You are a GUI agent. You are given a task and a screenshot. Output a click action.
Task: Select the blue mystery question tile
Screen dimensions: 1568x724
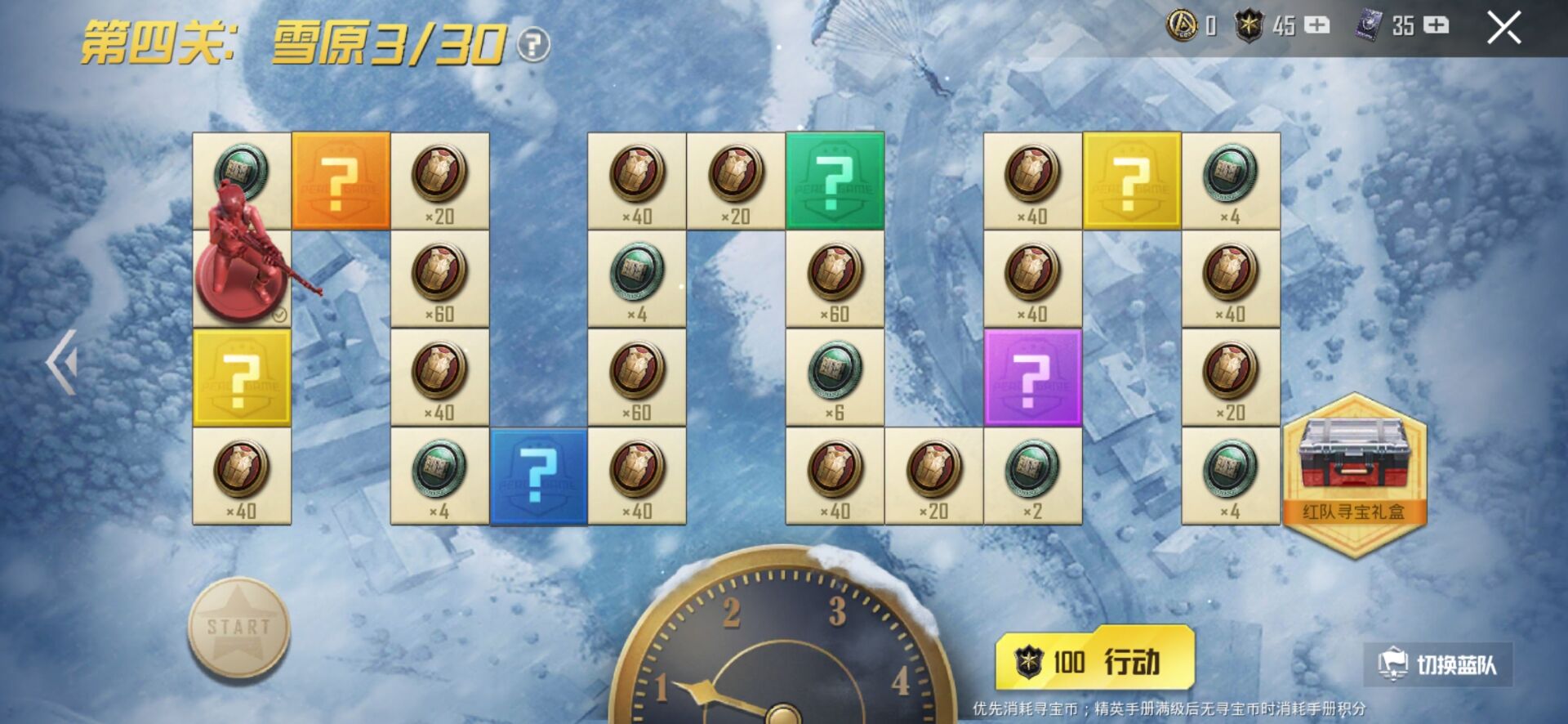click(538, 476)
